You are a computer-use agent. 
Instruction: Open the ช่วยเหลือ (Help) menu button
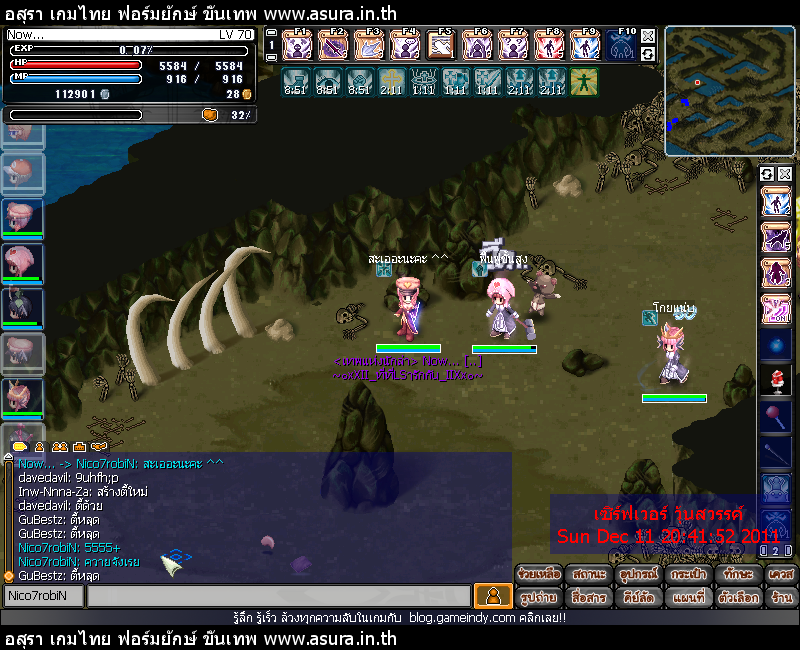tap(540, 575)
